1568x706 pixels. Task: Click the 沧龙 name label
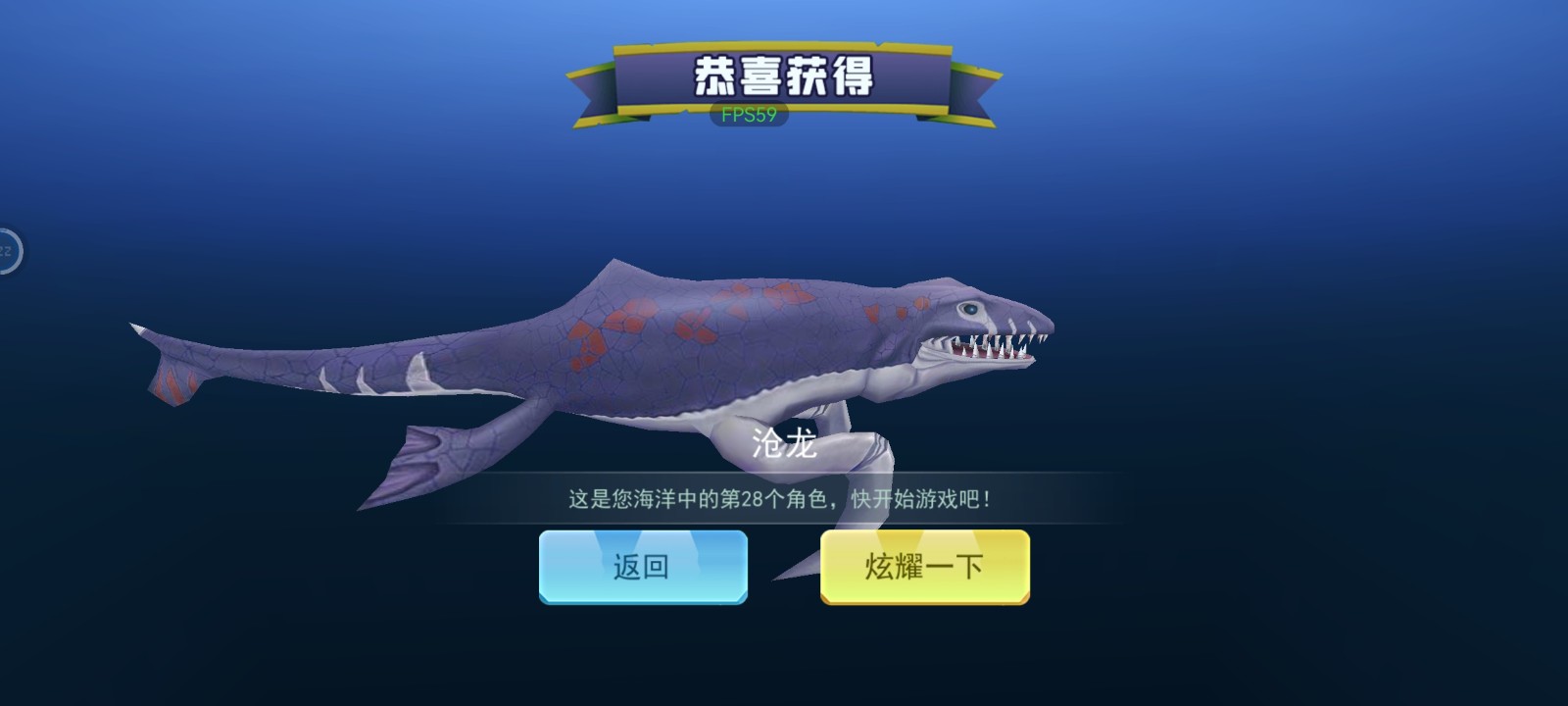(x=784, y=441)
